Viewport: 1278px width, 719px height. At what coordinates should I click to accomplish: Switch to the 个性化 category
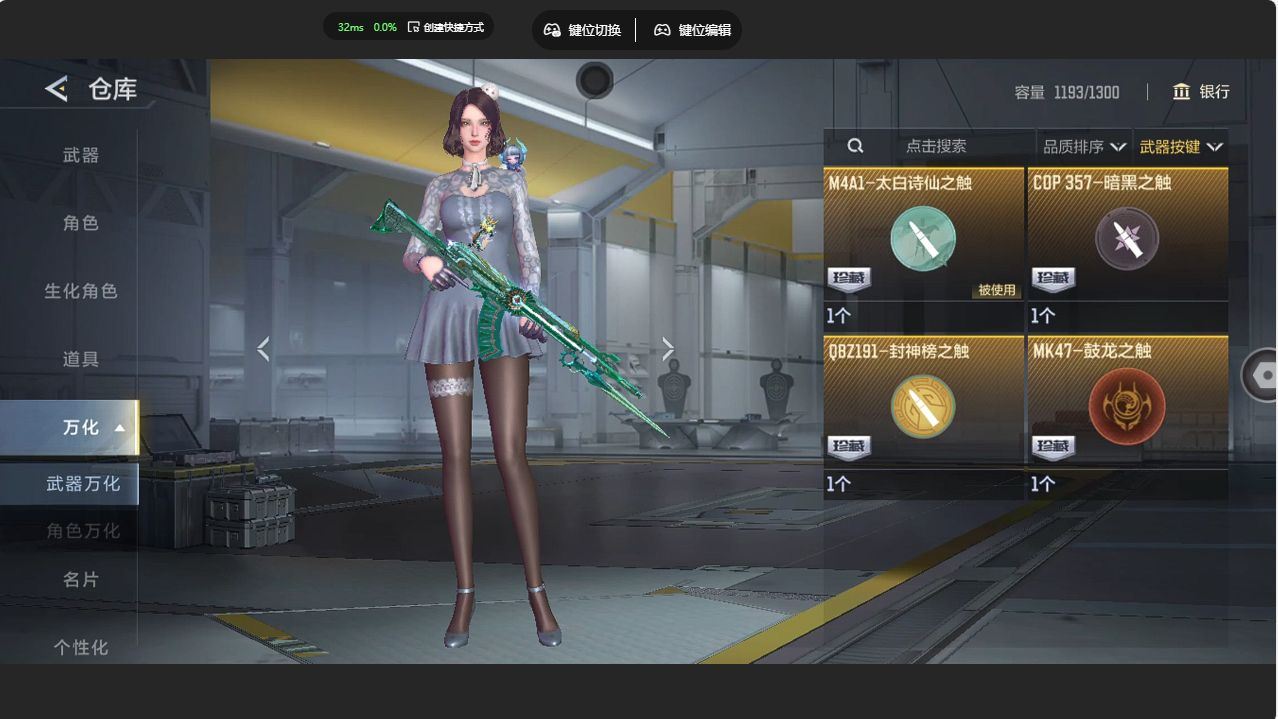[81, 647]
